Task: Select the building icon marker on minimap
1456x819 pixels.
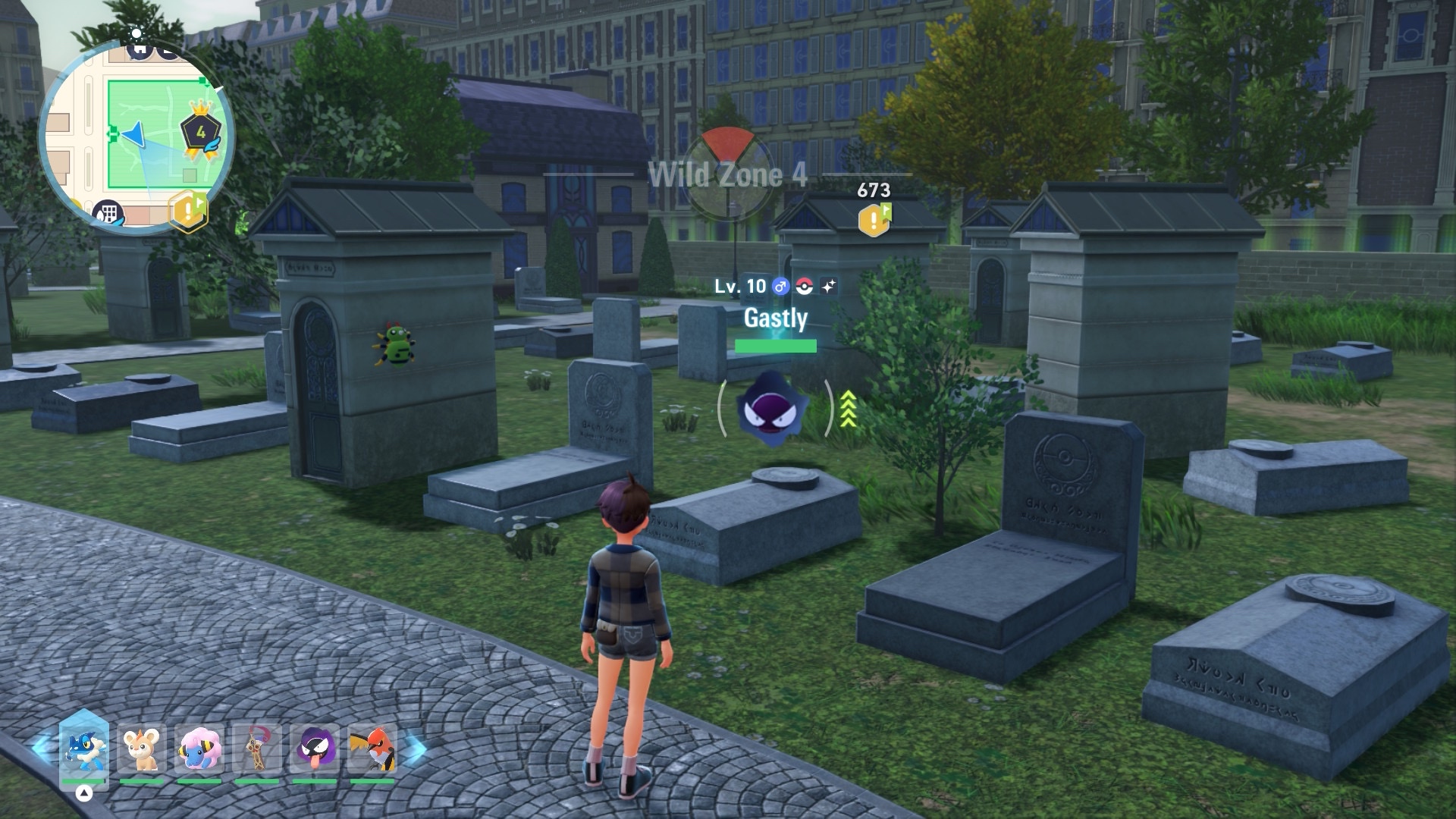Action: click(x=107, y=213)
